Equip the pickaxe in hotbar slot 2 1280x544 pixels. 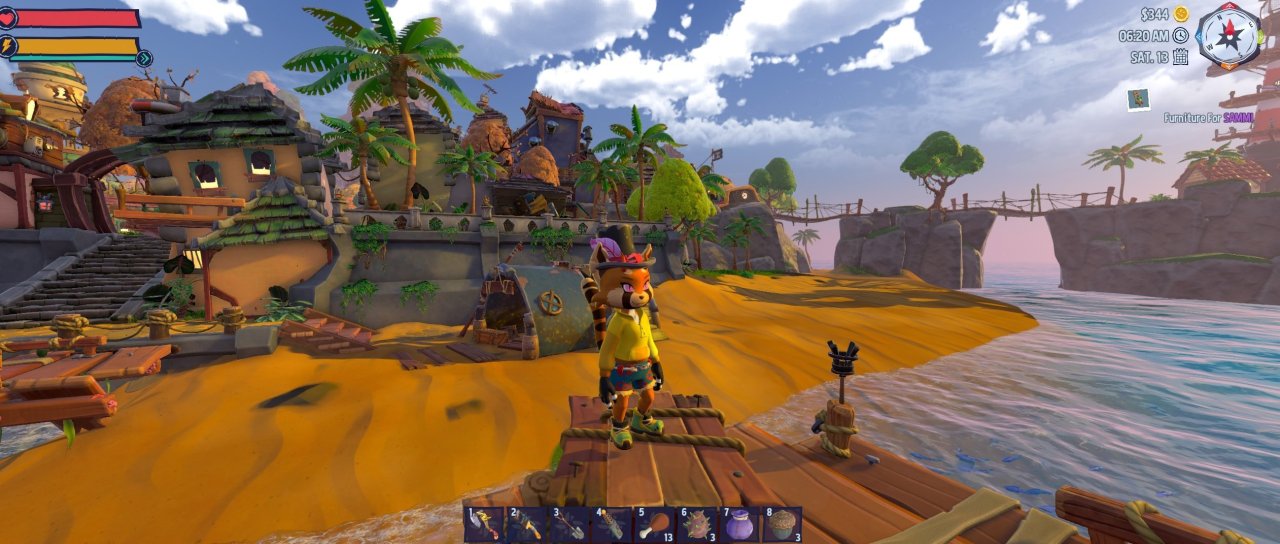click(526, 525)
